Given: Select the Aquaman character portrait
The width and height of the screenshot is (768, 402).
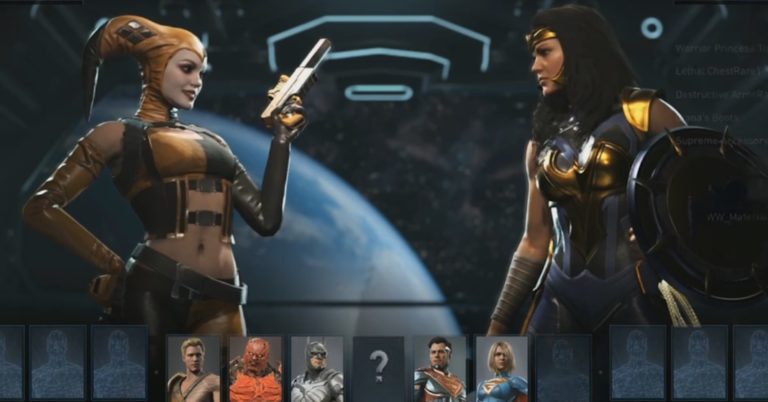Looking at the screenshot, I should click(x=193, y=367).
